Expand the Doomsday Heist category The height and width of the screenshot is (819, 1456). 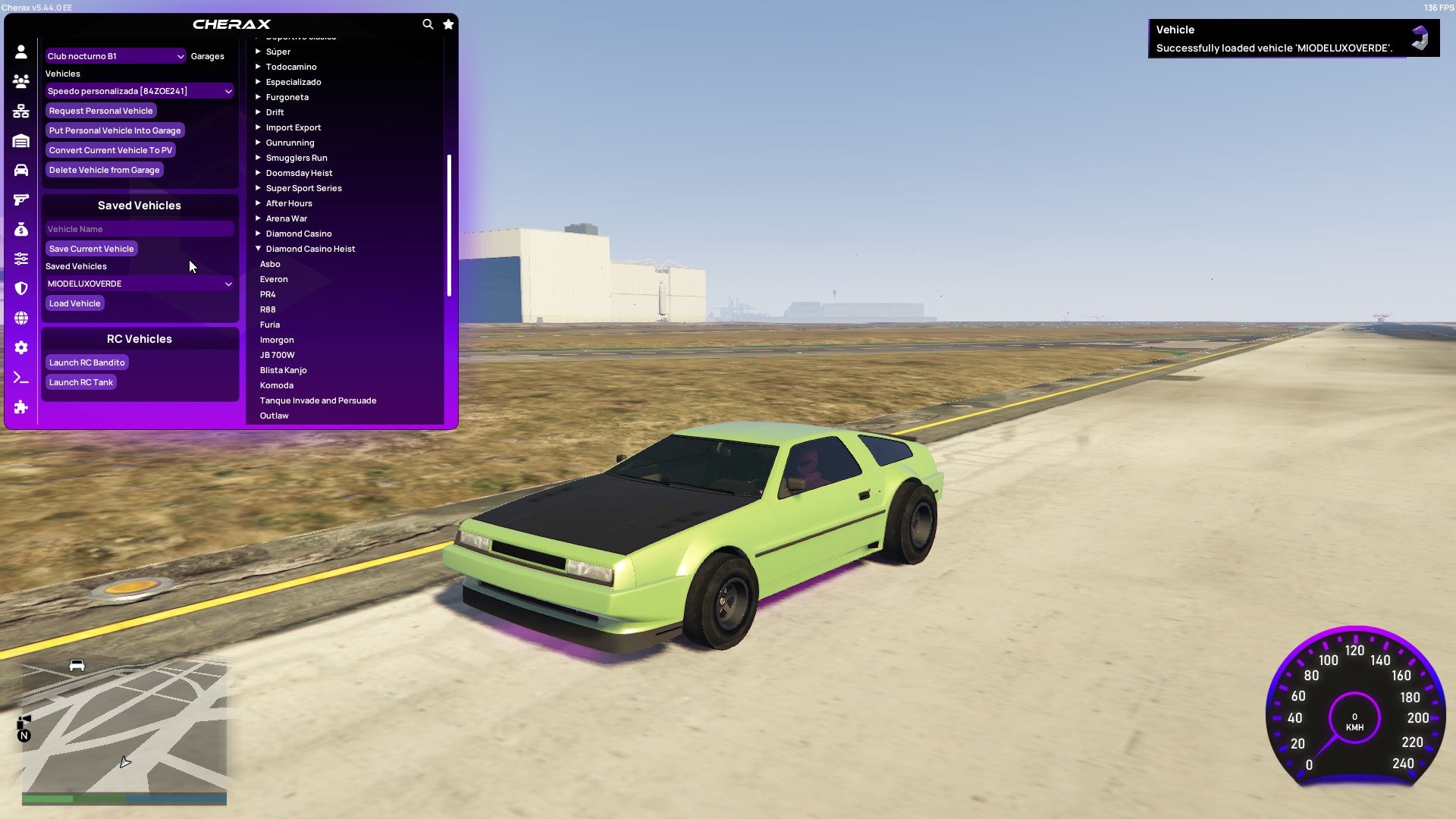pos(299,172)
